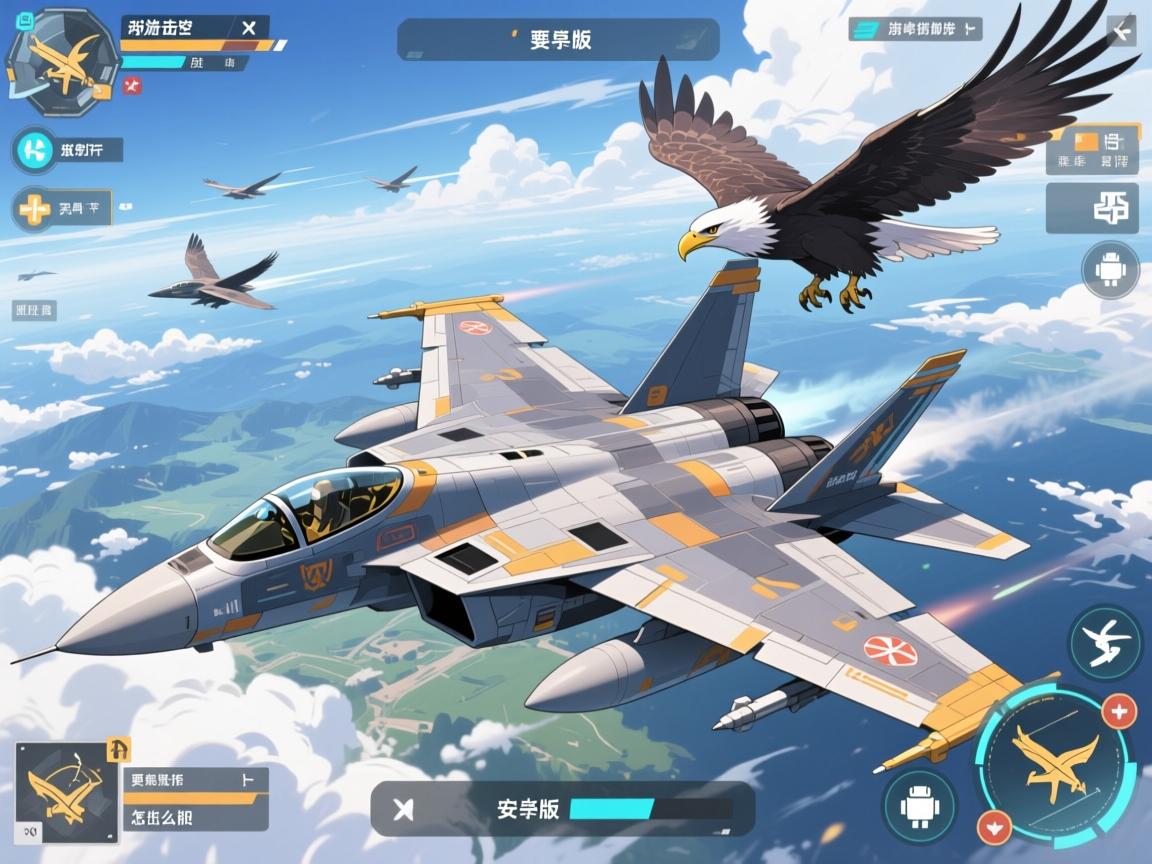Fire the large cyan-ringed golden jet button
This screenshot has height=864, width=1152.
point(1054,763)
